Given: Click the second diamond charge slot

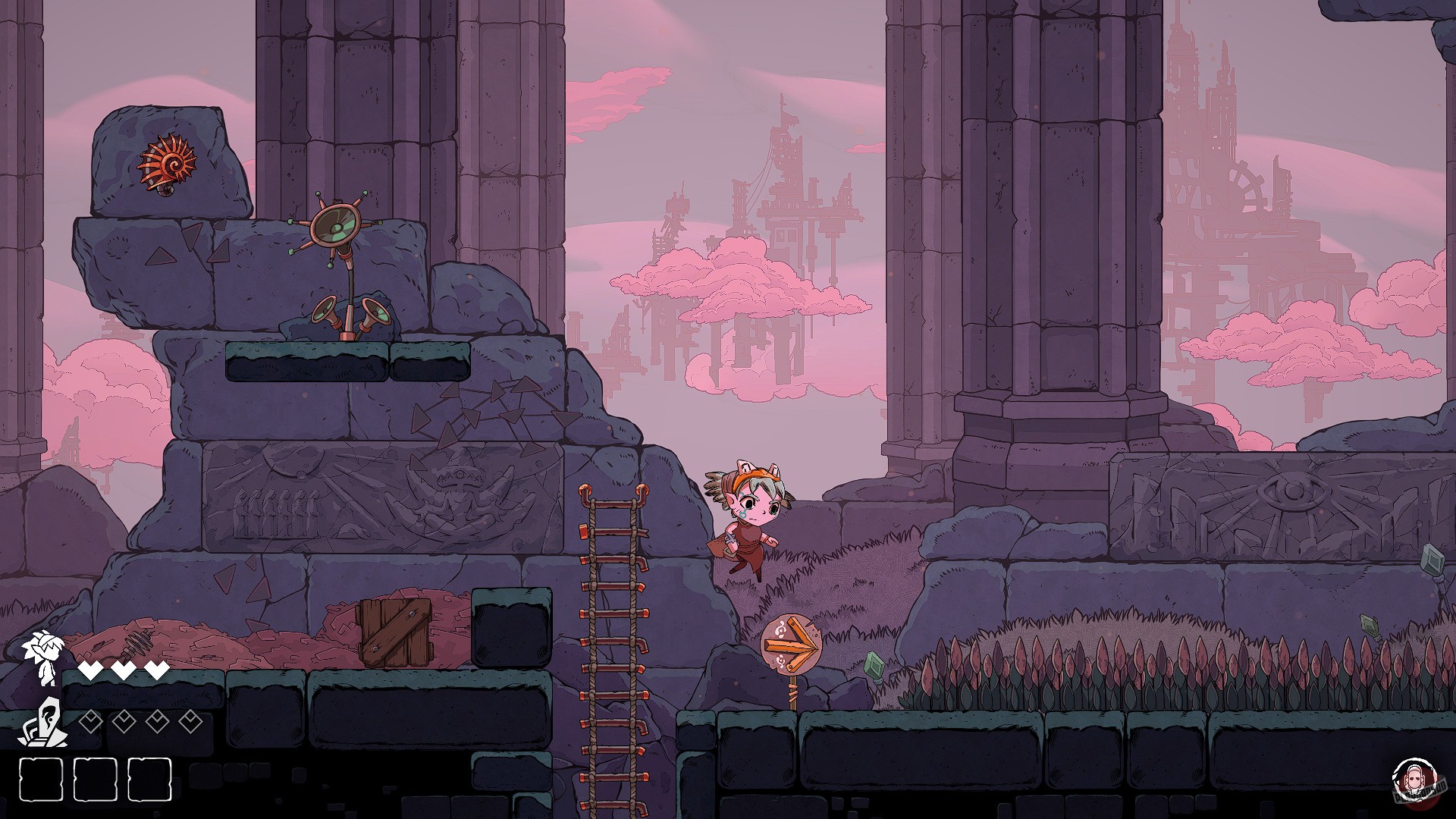Looking at the screenshot, I should [124, 721].
